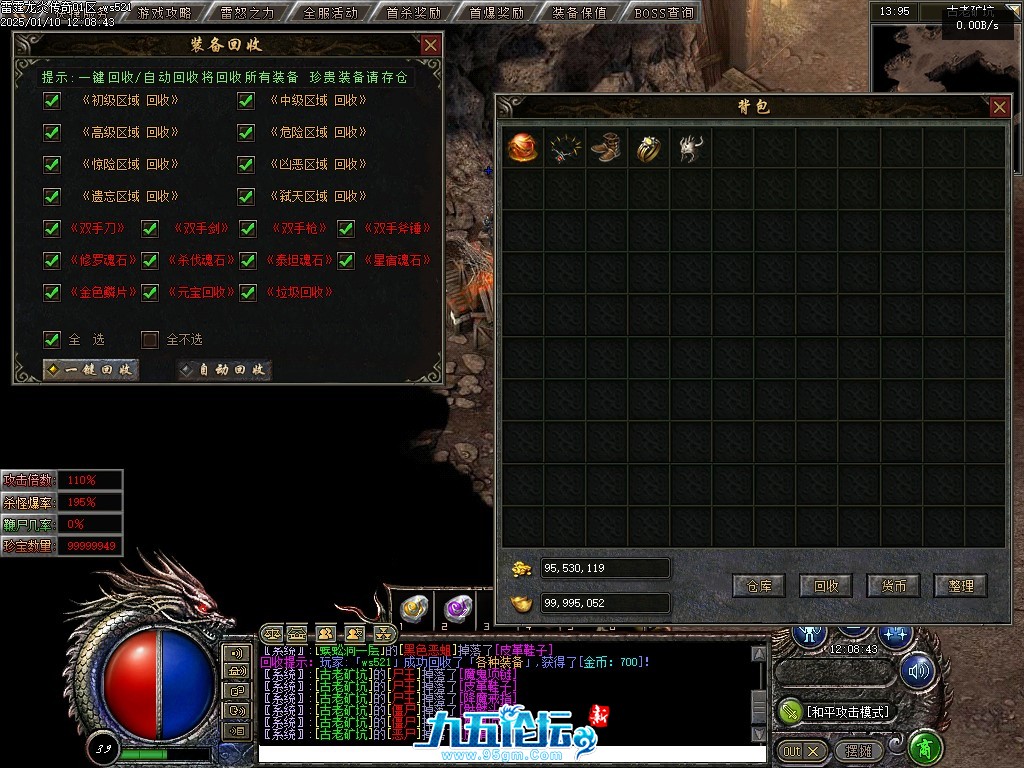Sort the bag with the 整理 button
Screen dimensions: 1024x768
[960, 586]
